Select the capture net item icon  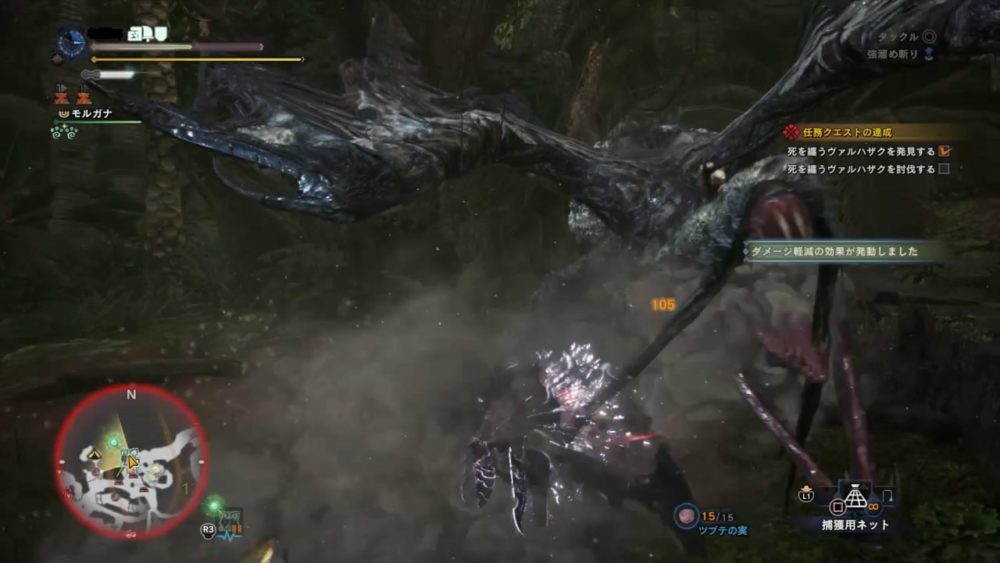coord(853,497)
